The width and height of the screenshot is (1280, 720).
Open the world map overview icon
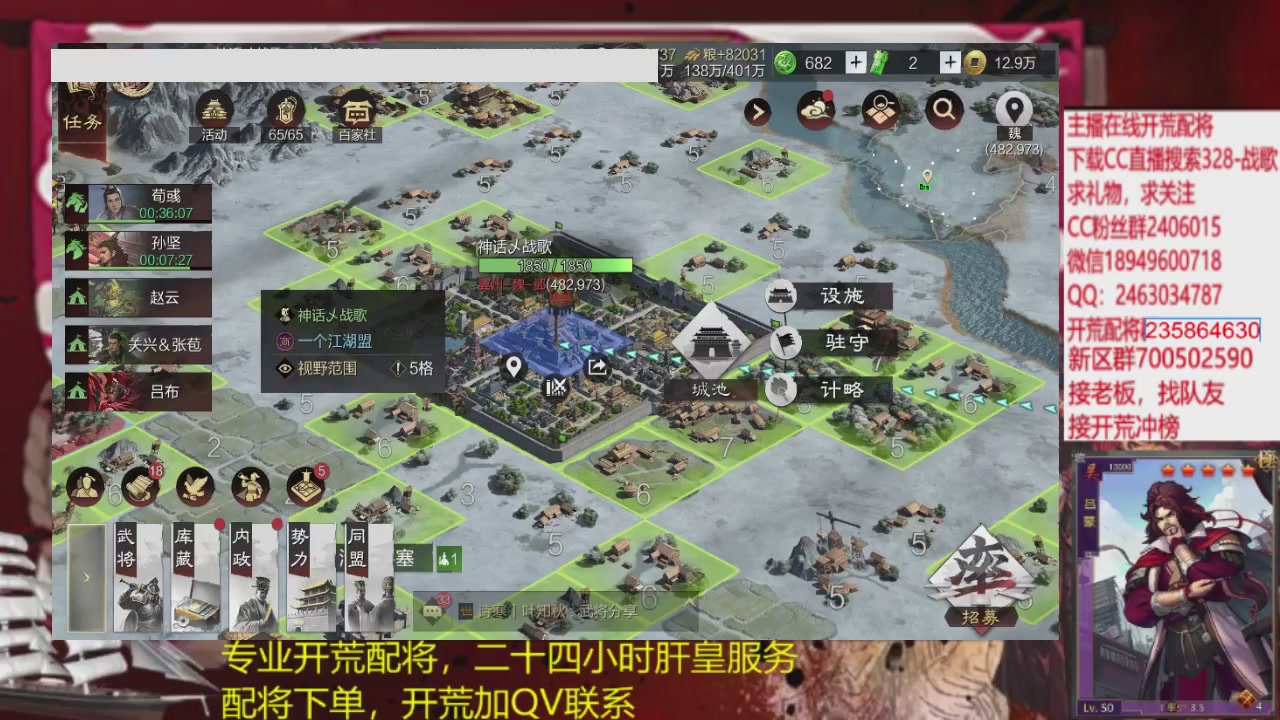point(879,111)
